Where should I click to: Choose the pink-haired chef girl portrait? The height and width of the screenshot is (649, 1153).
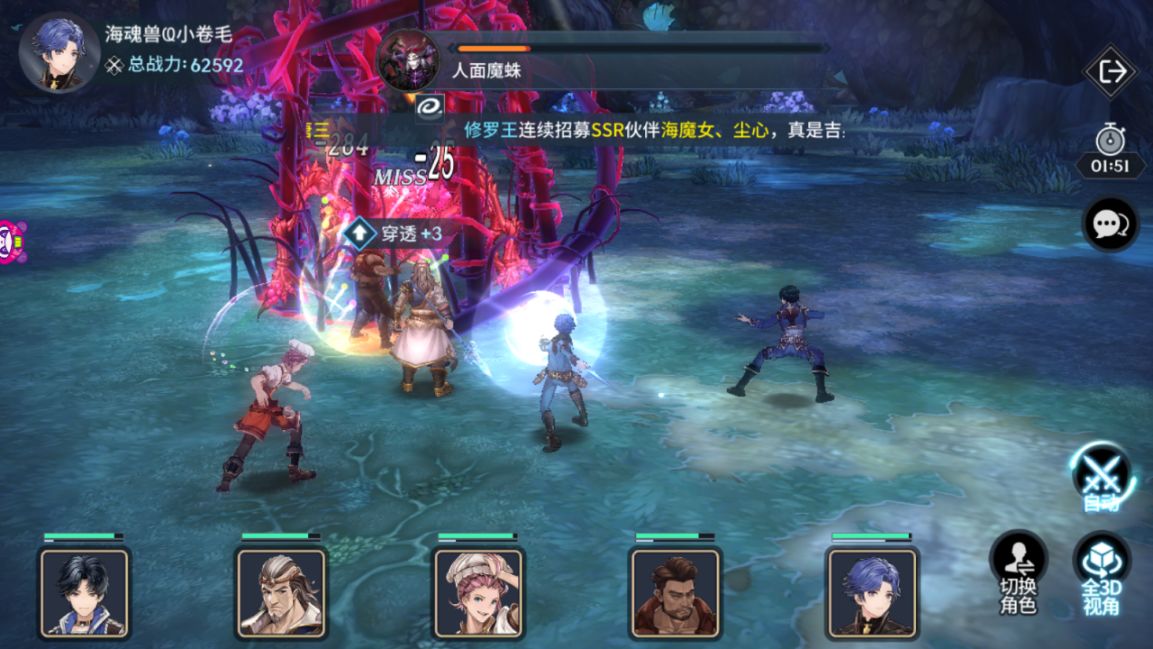478,593
